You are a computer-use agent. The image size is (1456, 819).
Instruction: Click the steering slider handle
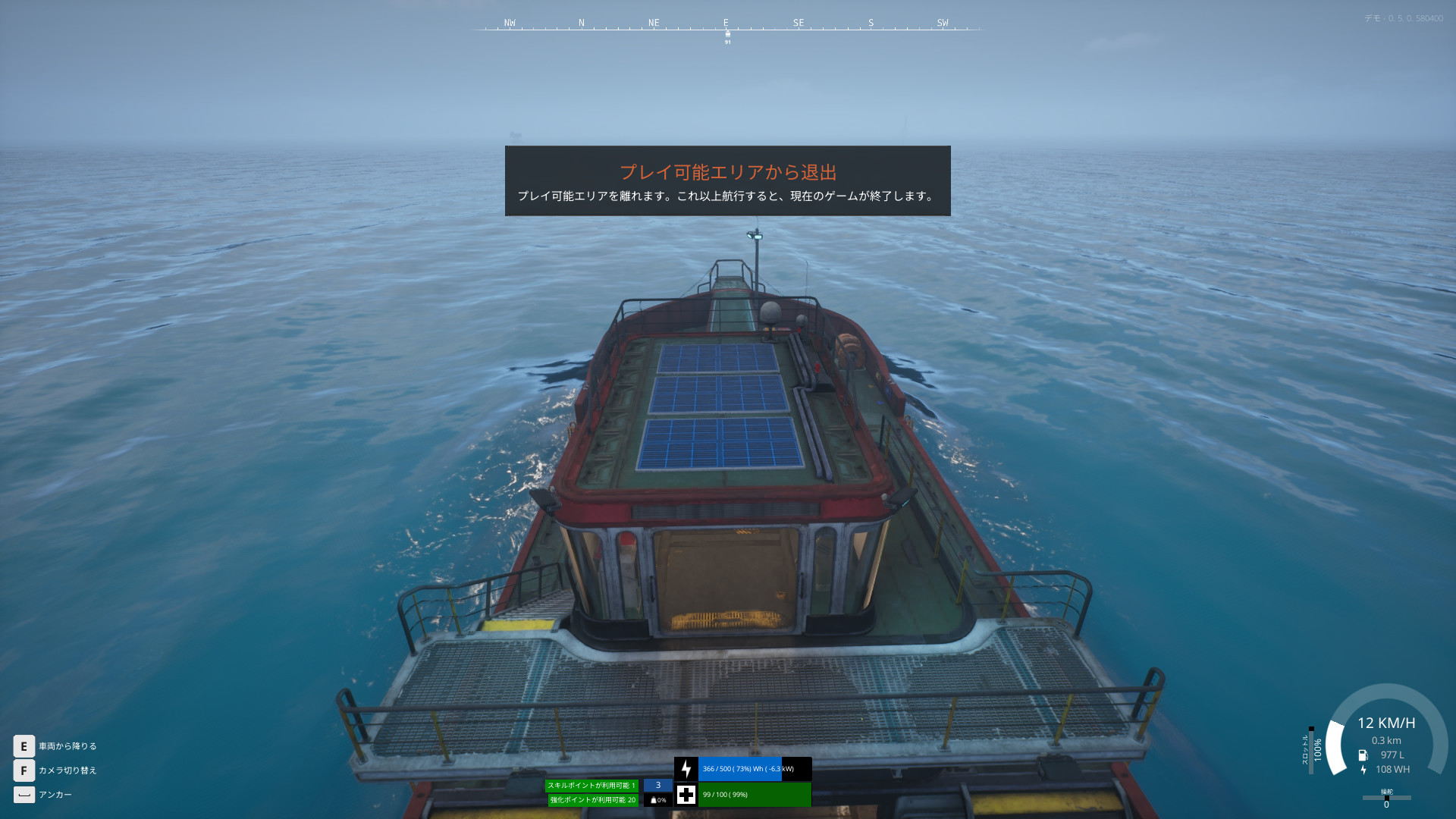pyautogui.click(x=1386, y=798)
